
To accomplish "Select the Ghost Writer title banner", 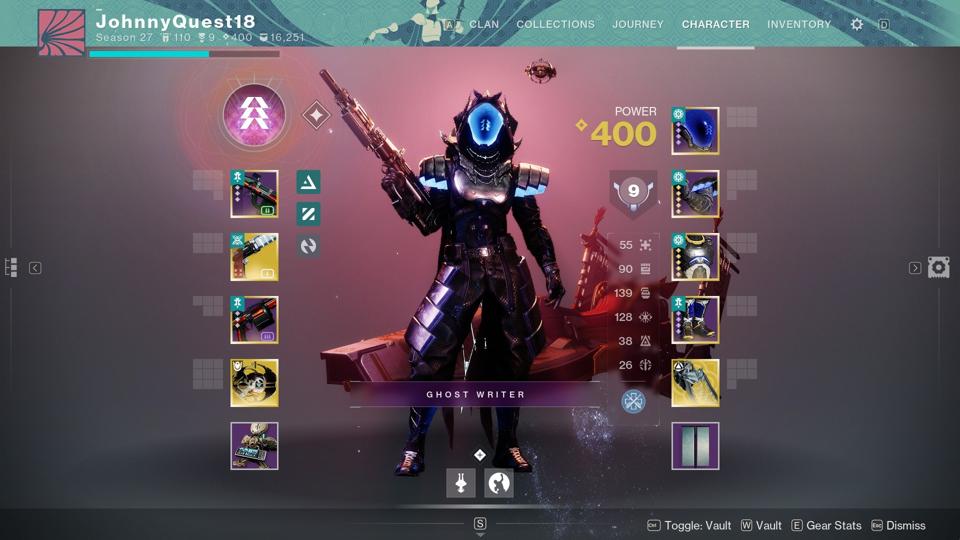I will pyautogui.click(x=475, y=394).
